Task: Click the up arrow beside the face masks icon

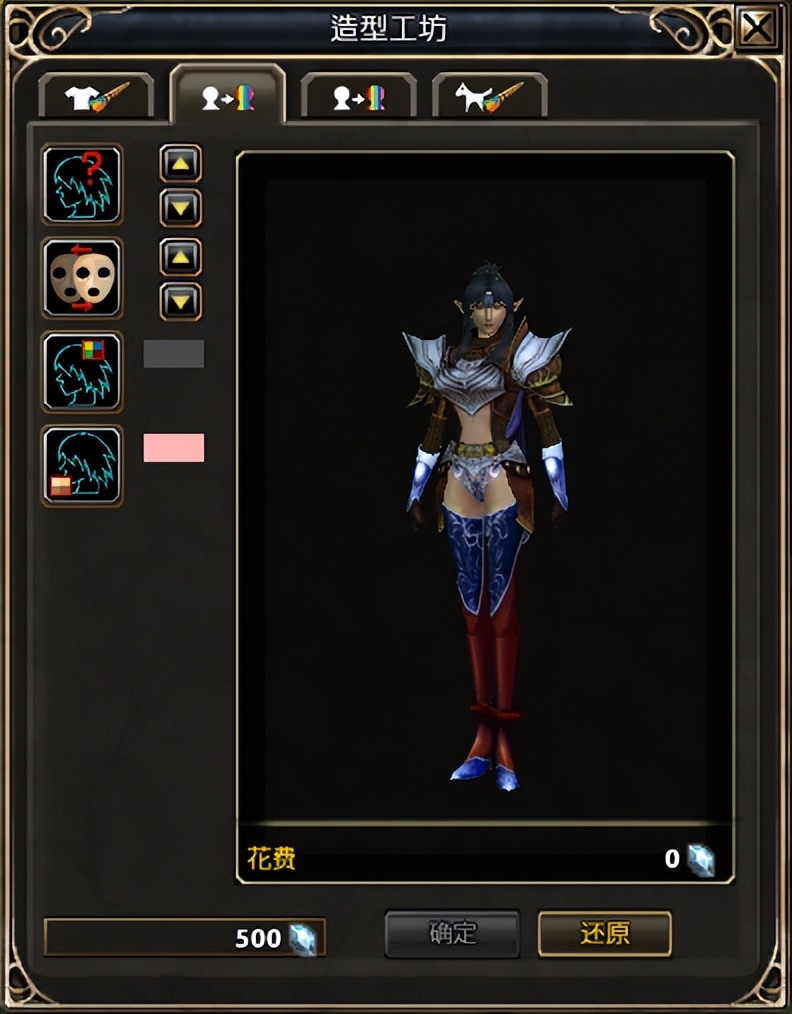Action: point(181,257)
